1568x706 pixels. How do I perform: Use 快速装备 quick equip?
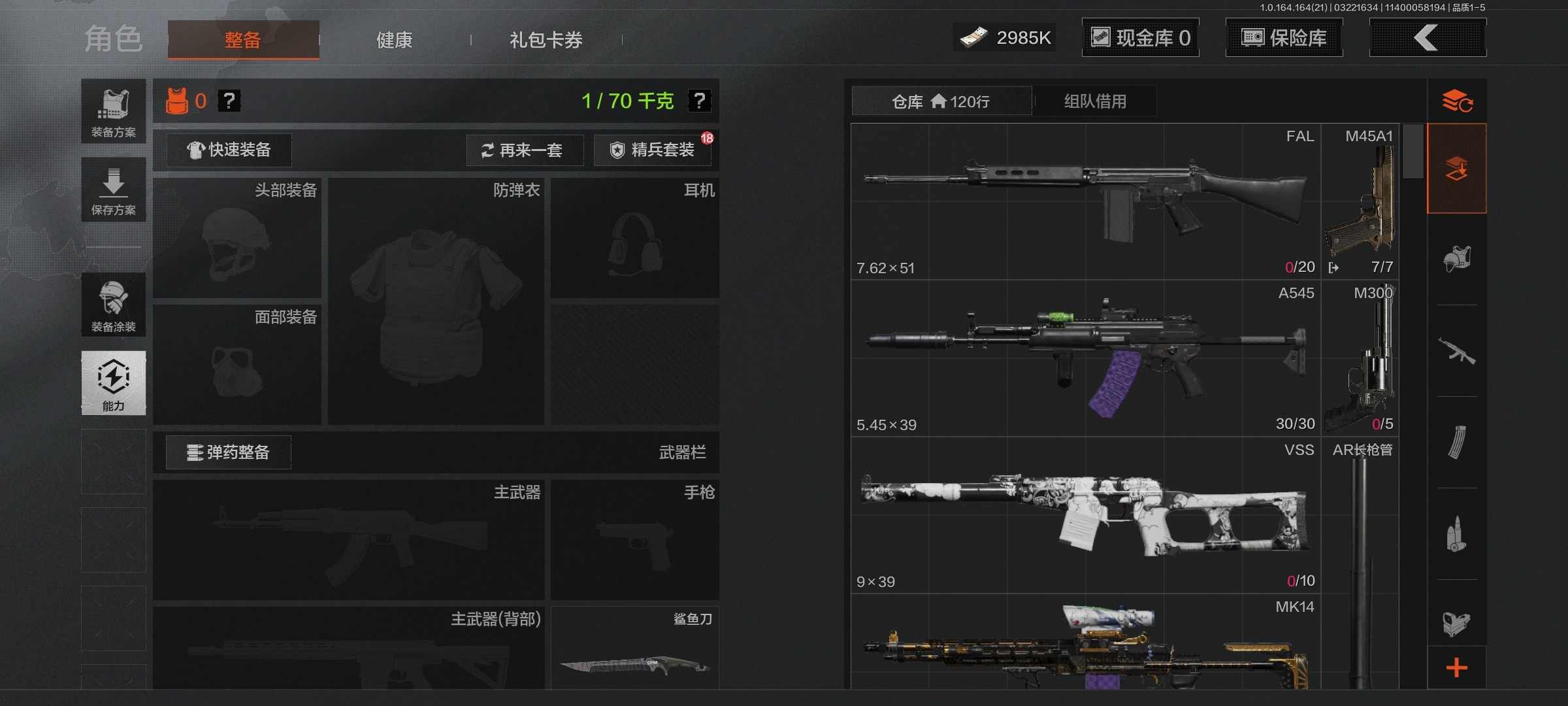point(229,150)
